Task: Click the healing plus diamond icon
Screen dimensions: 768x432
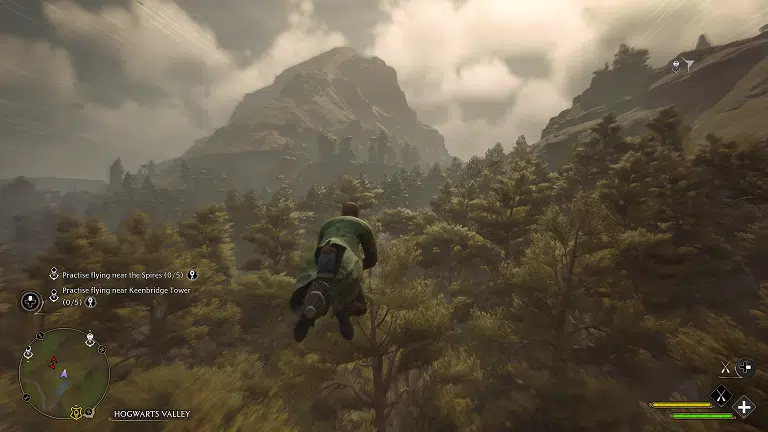Action: [744, 406]
